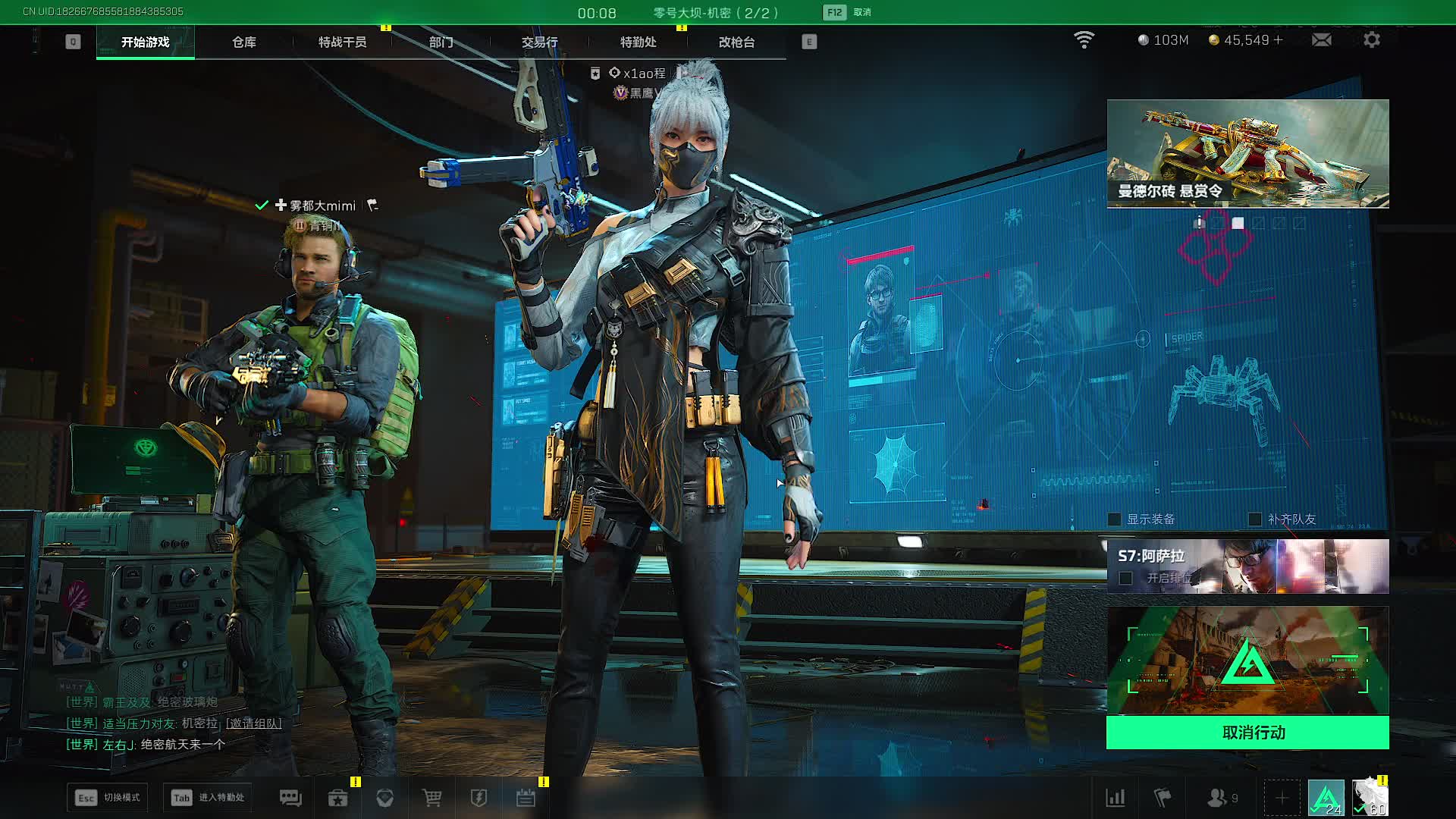Select the map preview with green triangle

(1247, 661)
